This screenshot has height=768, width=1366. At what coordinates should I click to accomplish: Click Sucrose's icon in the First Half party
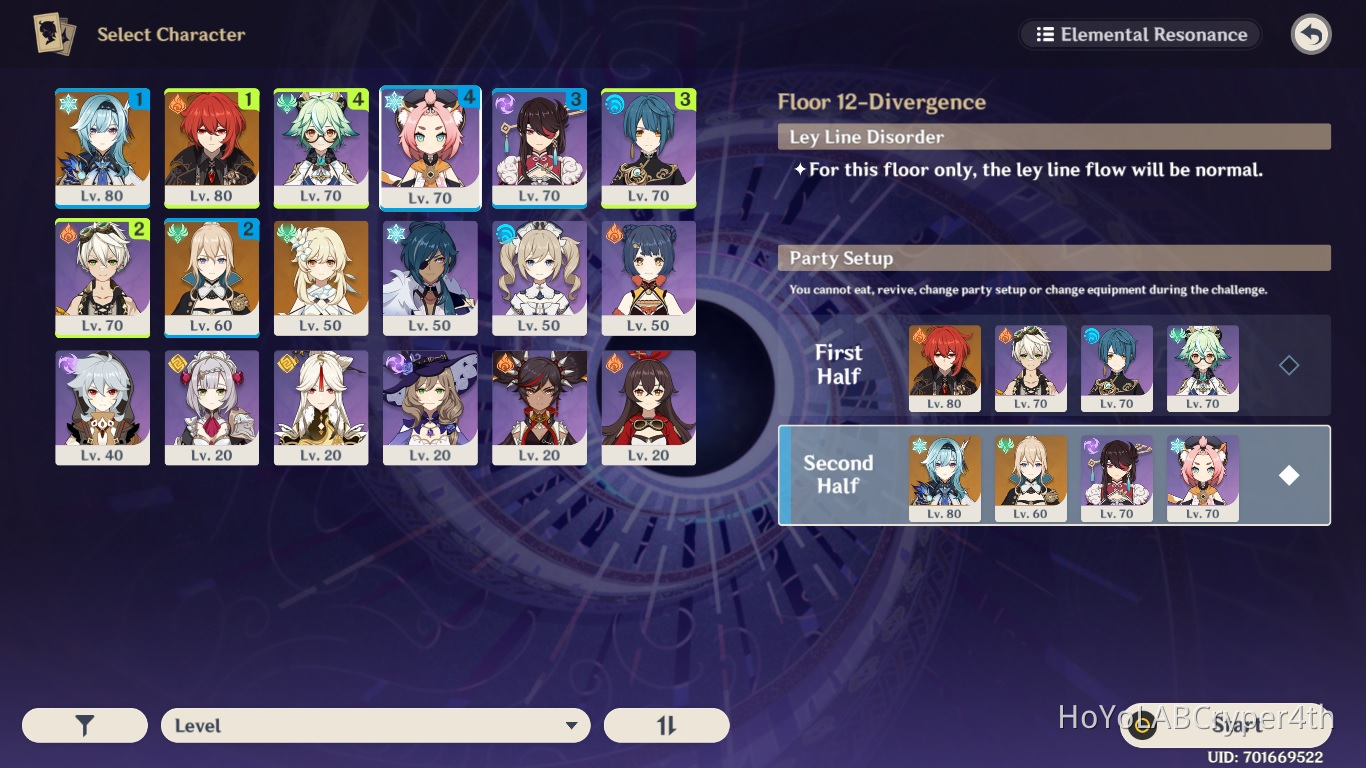tap(1203, 368)
